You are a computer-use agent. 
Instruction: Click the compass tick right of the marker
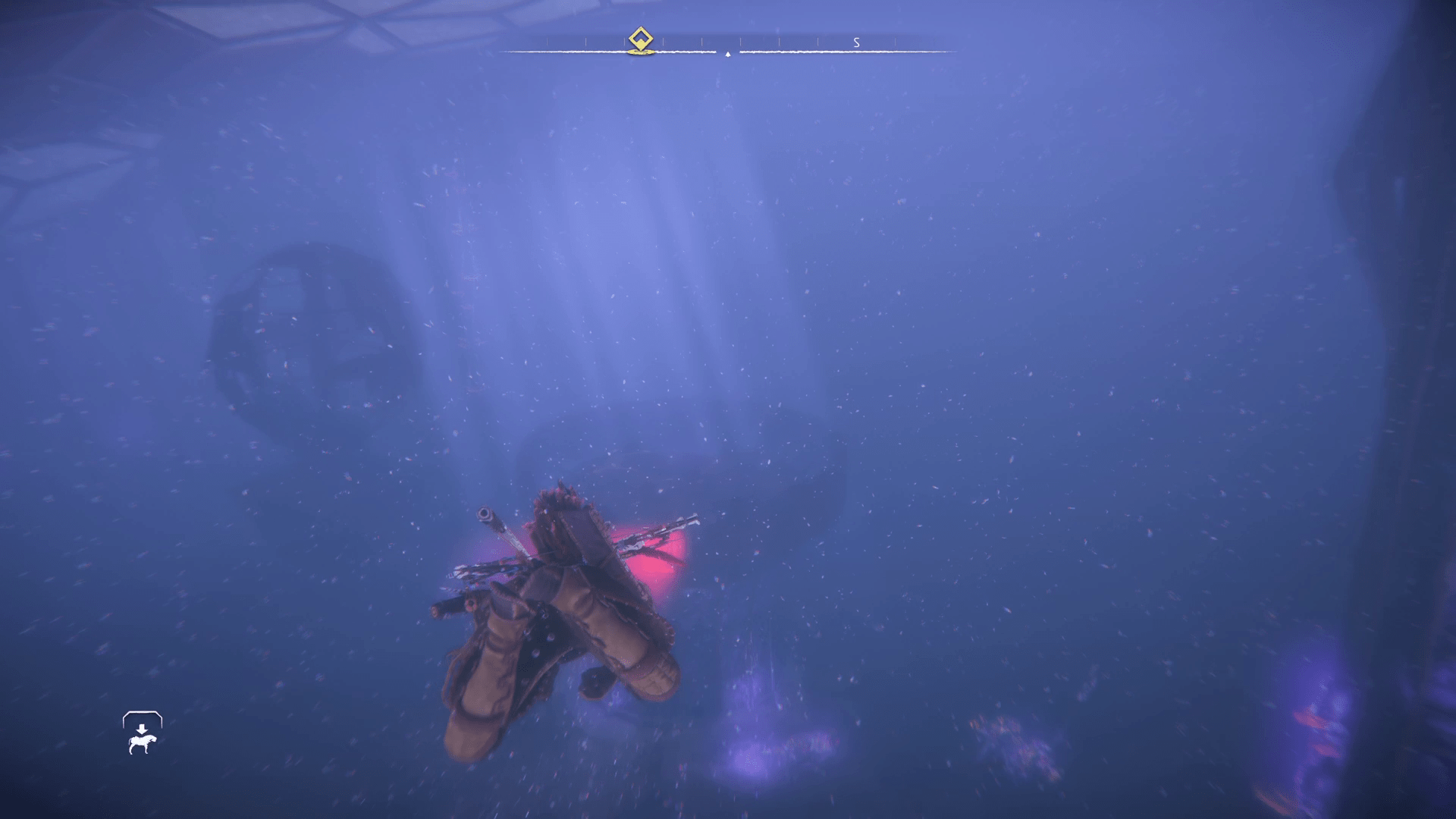click(x=664, y=40)
